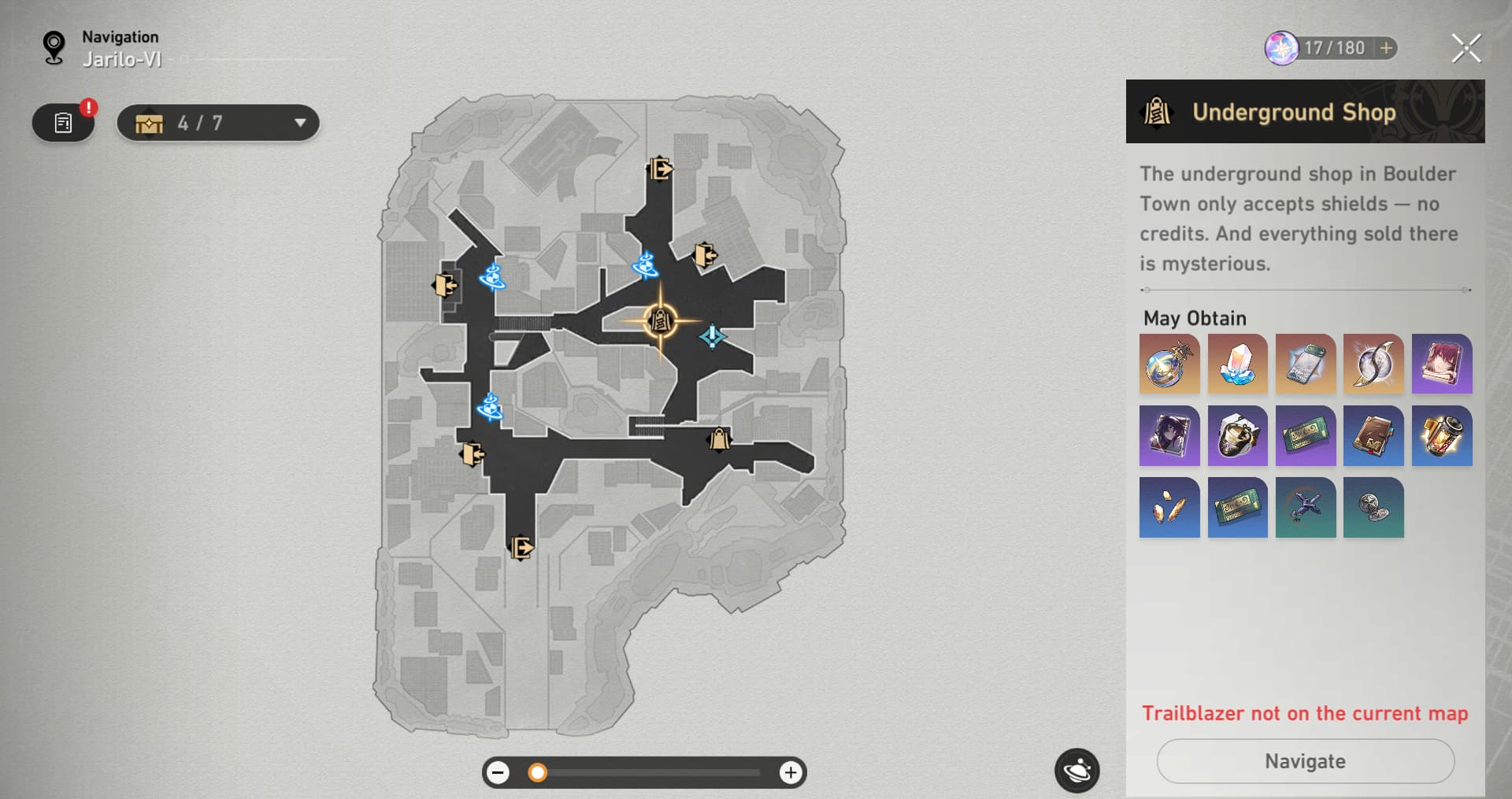This screenshot has height=799, width=1512.
Task: Click the west-side door exit marker on the map
Action: click(x=445, y=286)
